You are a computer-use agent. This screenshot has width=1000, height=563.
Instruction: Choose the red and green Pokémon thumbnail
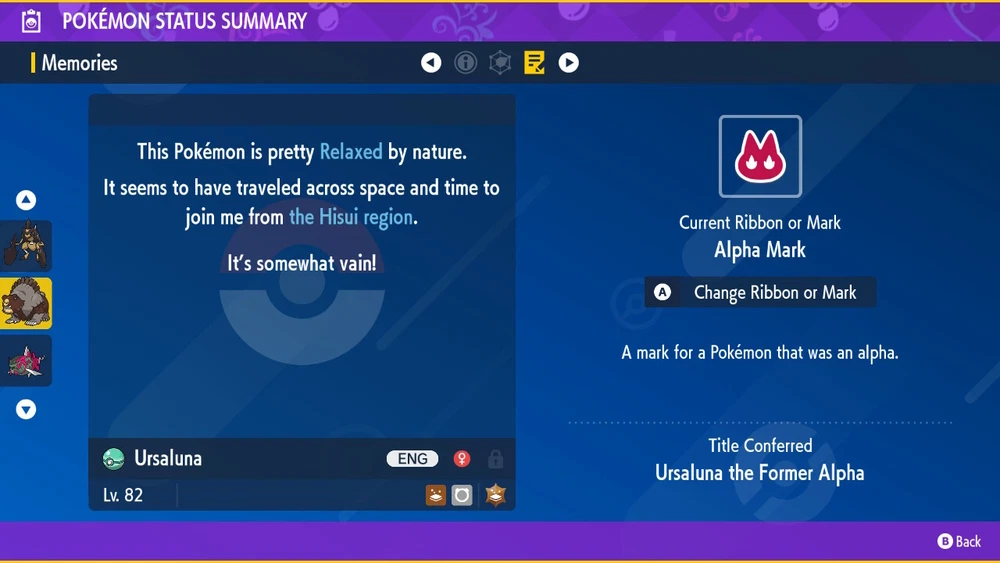coord(26,360)
